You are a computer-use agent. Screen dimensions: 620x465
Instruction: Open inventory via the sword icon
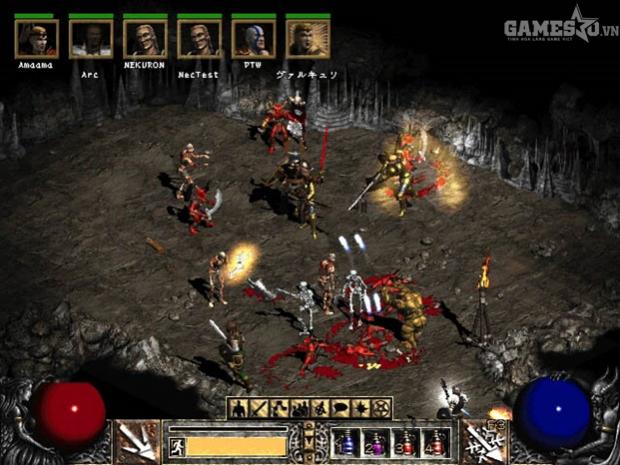click(x=259, y=408)
